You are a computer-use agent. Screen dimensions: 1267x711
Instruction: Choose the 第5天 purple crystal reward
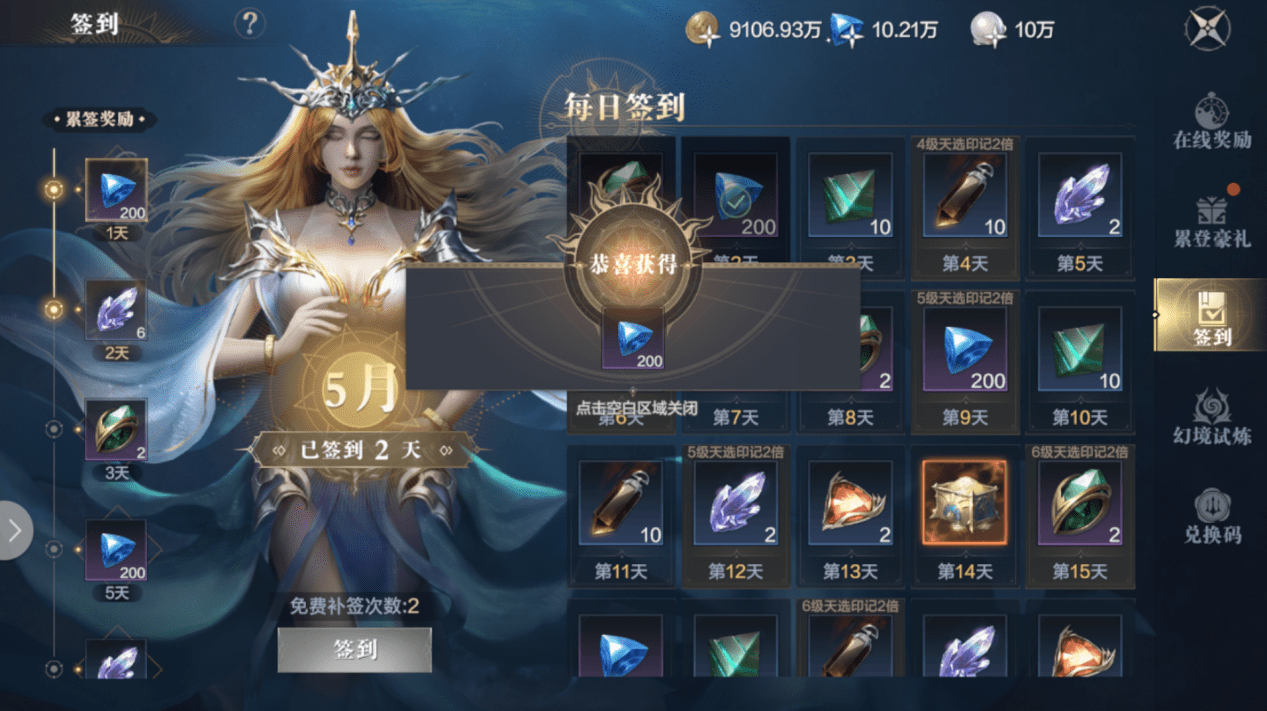(1079, 195)
